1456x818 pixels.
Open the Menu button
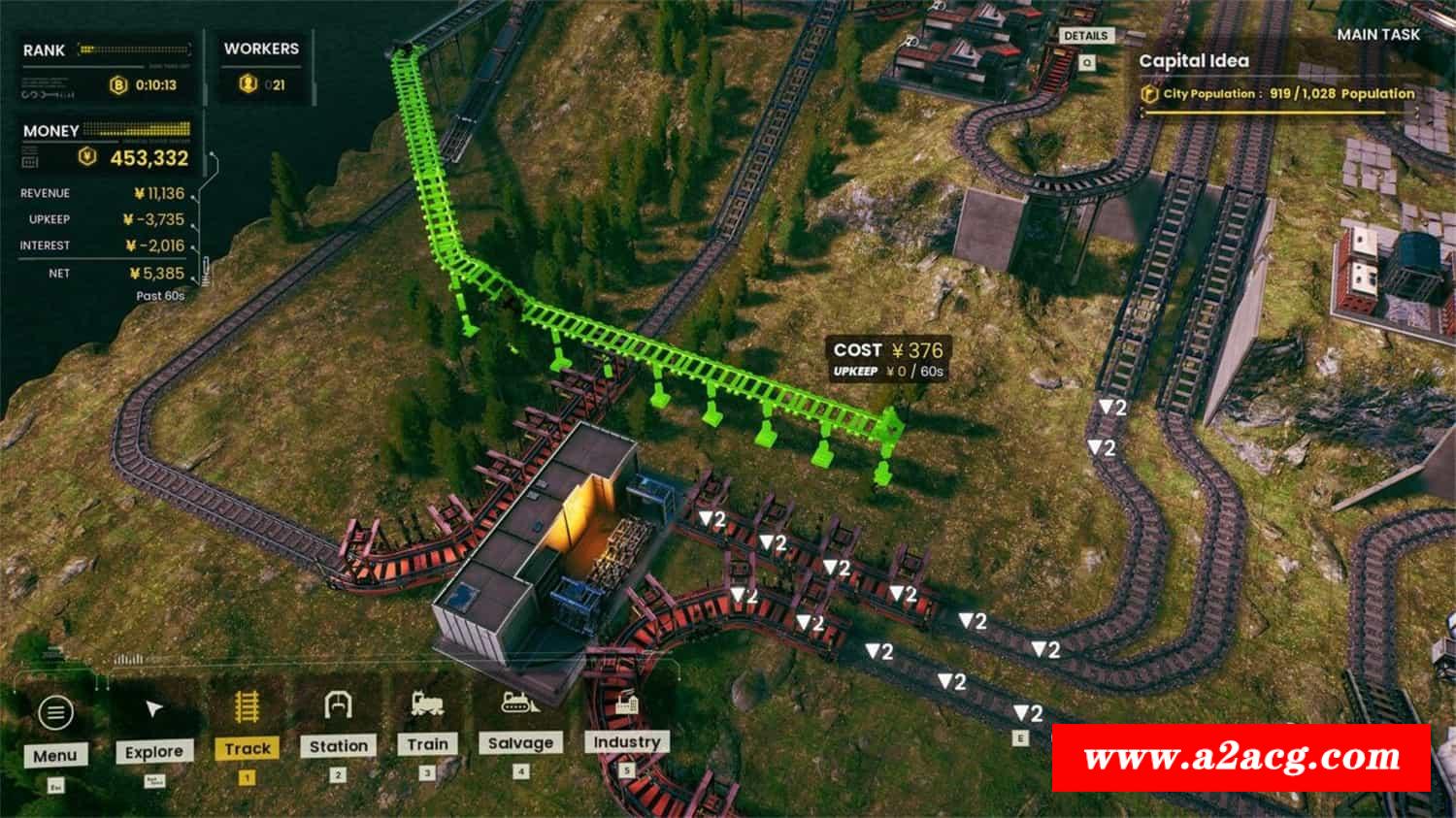pyautogui.click(x=55, y=728)
